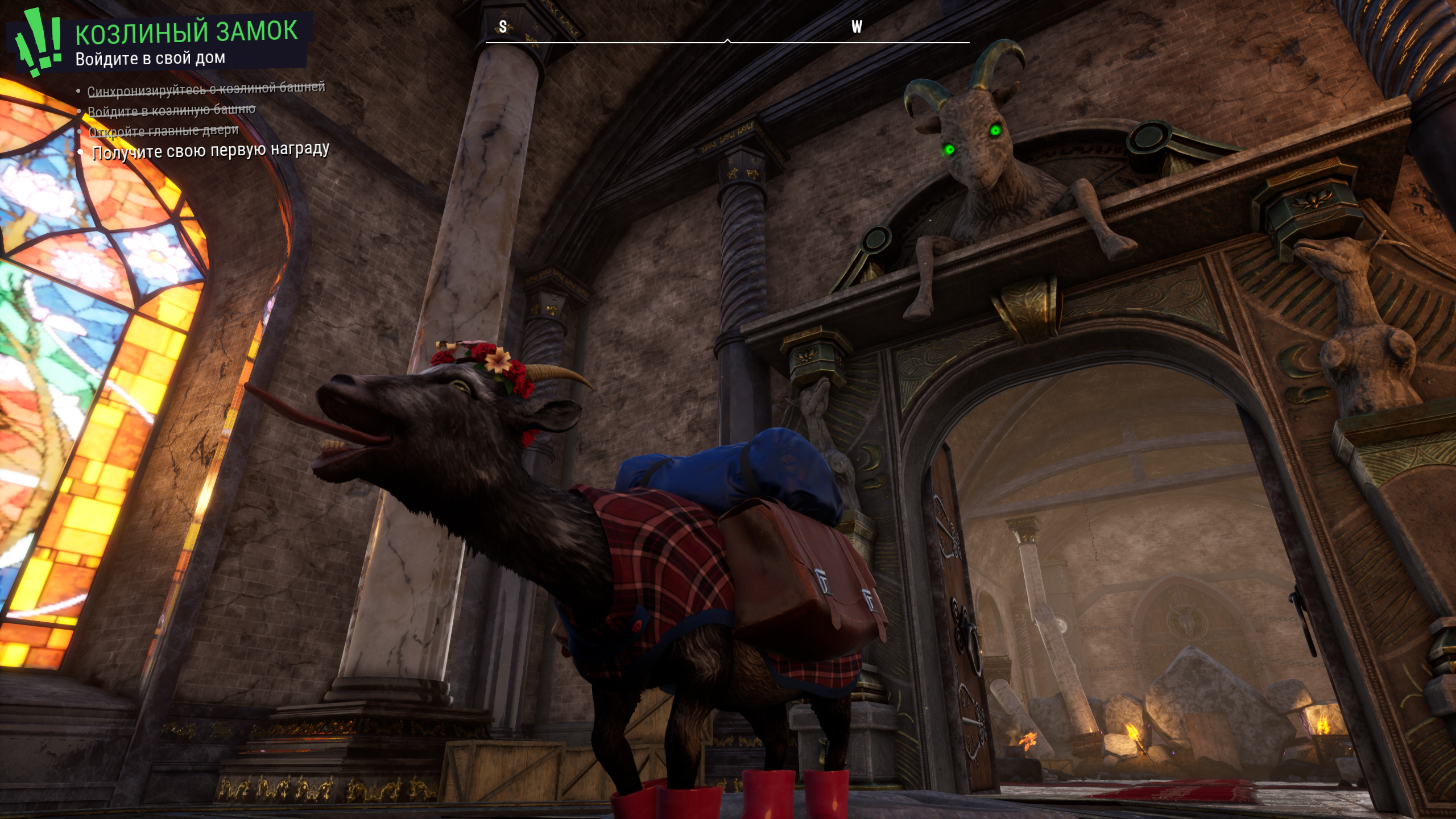The image size is (1456, 819).
Task: Click the W marker on the compass
Action: [x=857, y=27]
